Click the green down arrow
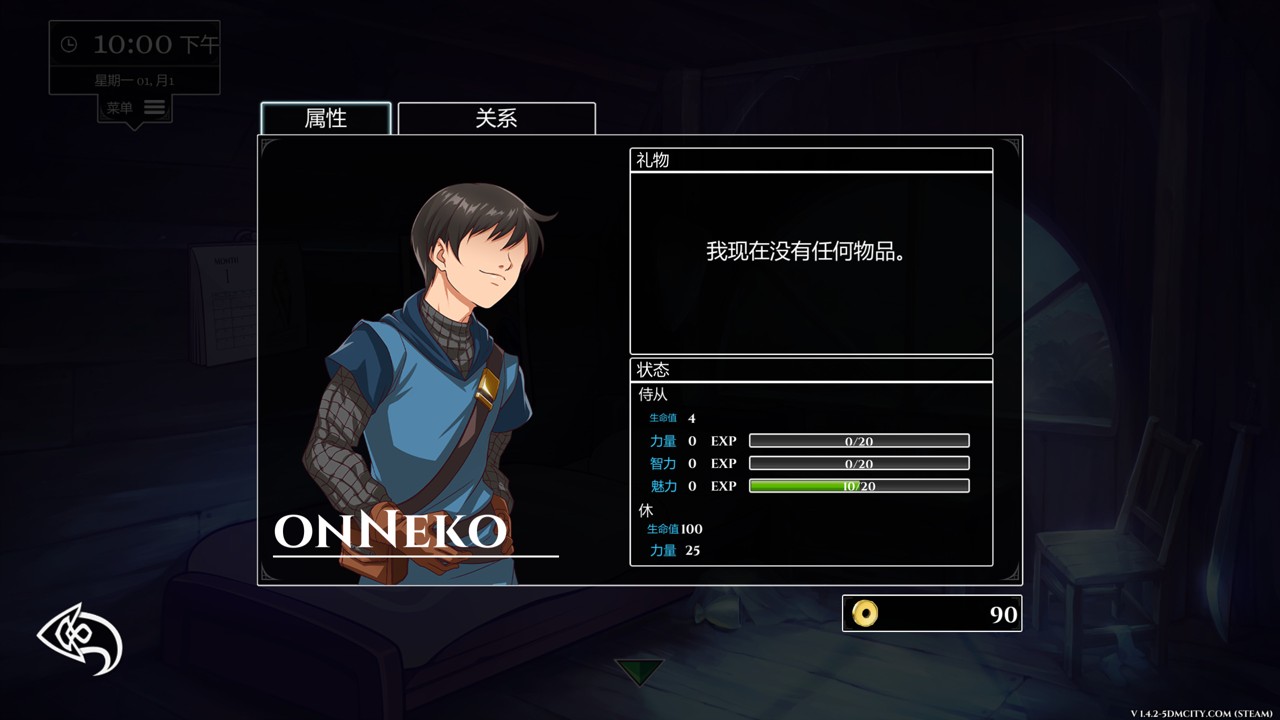Viewport: 1280px width, 720px height. pyautogui.click(x=638, y=671)
